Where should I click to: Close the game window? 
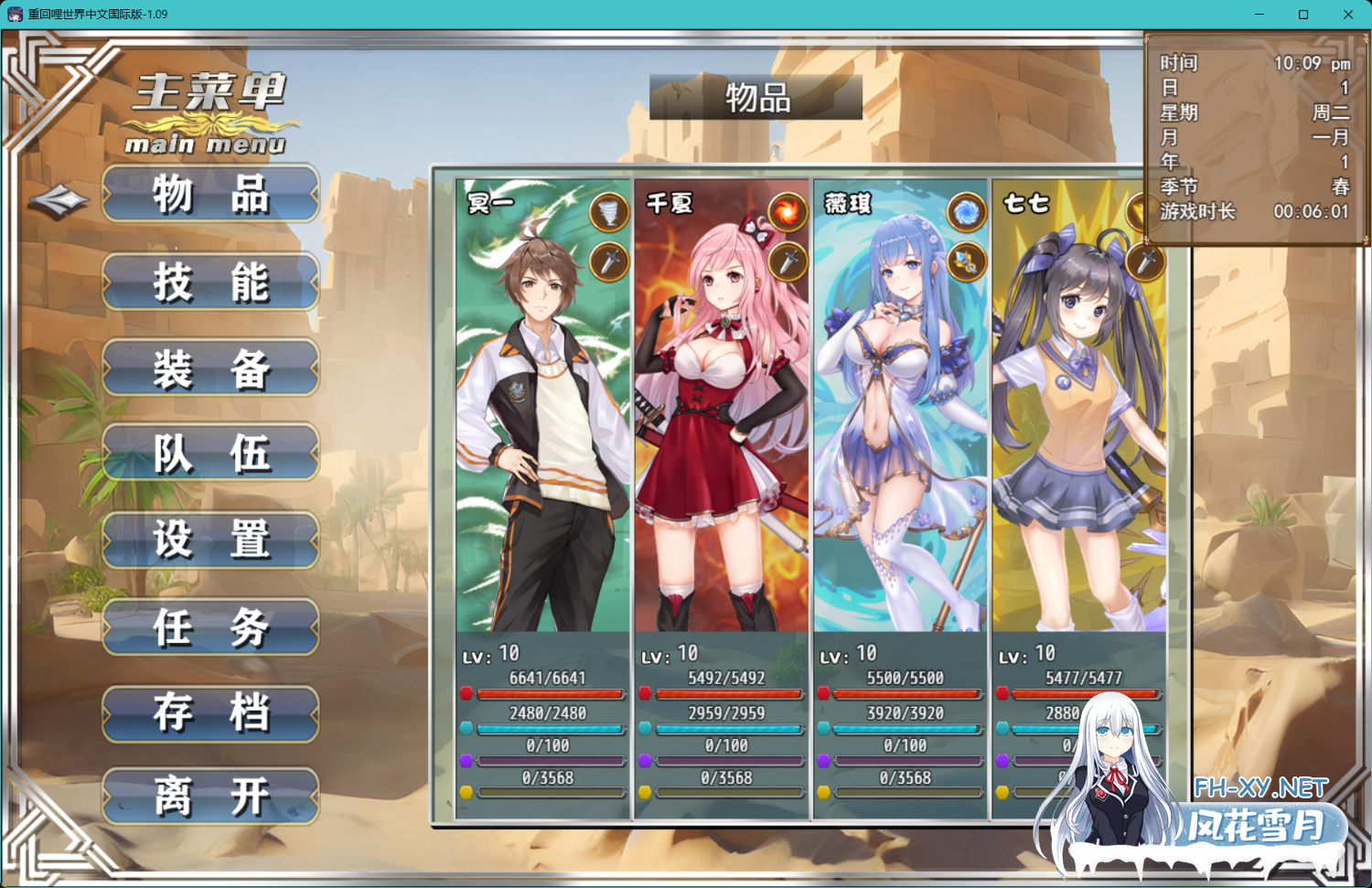1347,15
